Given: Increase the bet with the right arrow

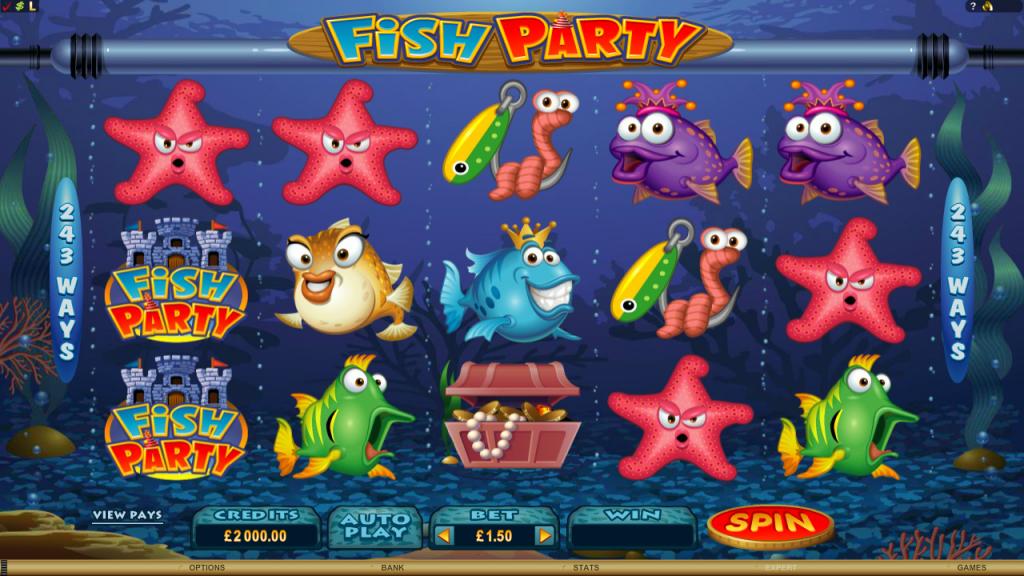Looking at the screenshot, I should [545, 536].
